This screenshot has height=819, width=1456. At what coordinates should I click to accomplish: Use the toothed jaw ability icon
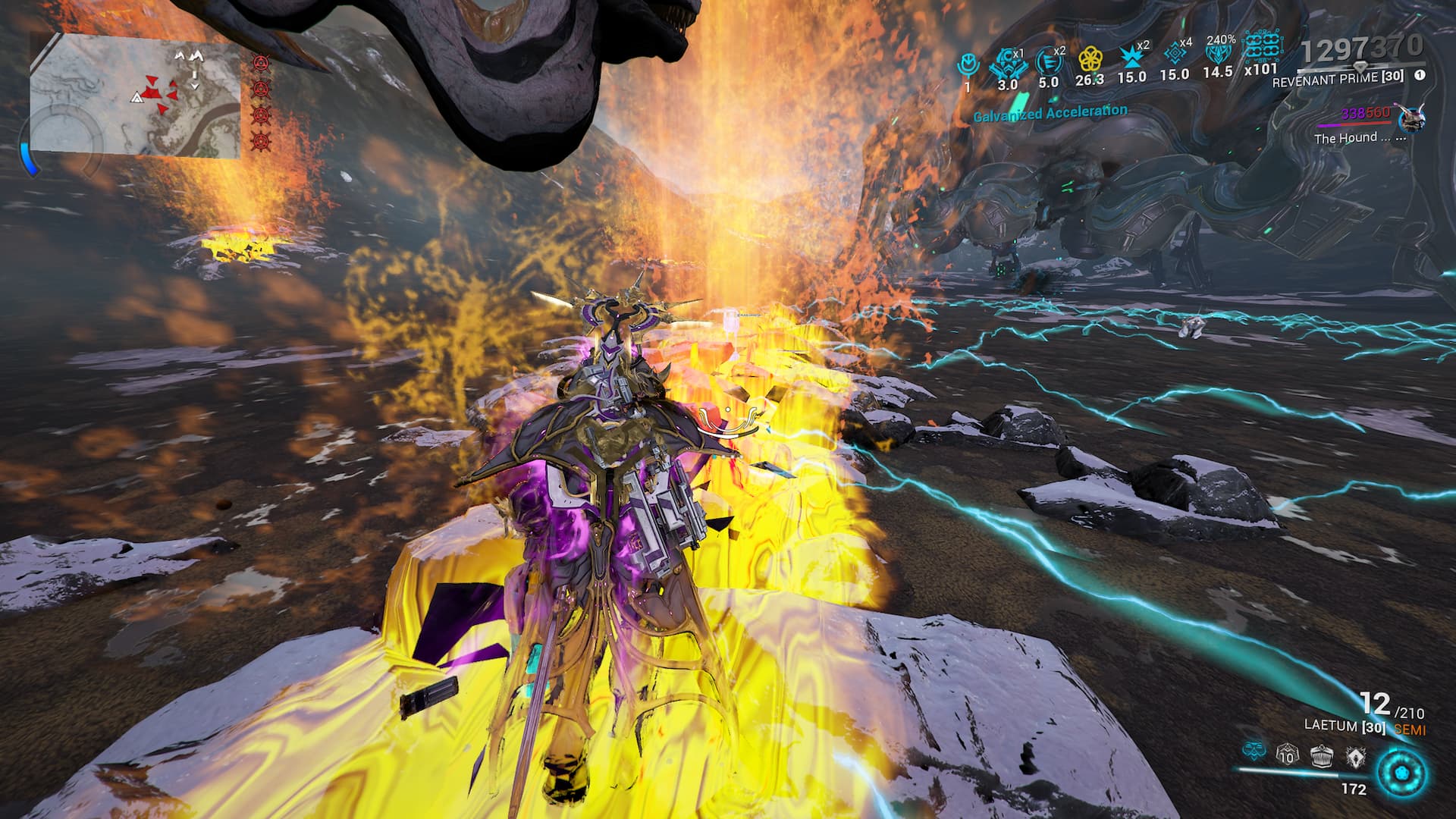pos(1322,754)
